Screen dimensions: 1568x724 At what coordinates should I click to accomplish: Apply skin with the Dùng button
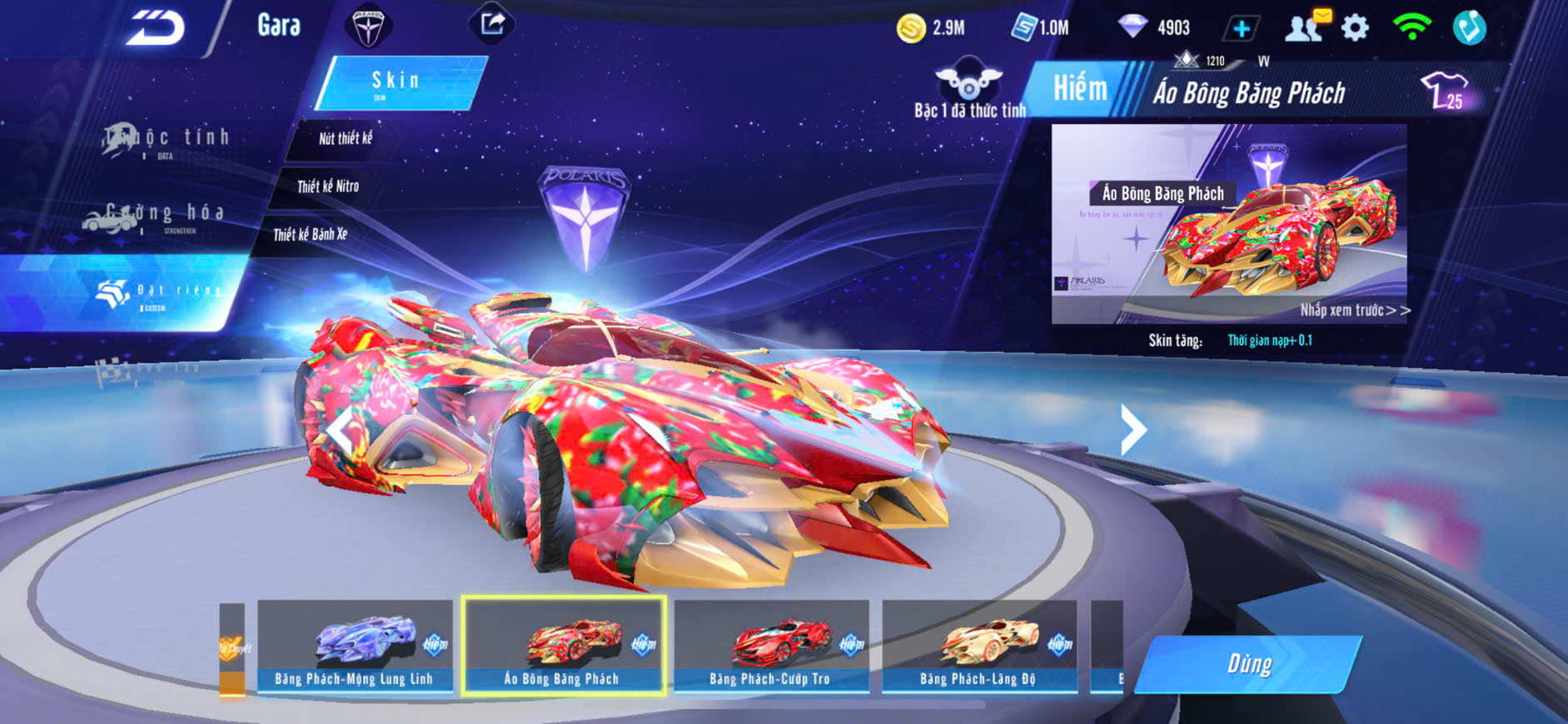click(x=1248, y=664)
